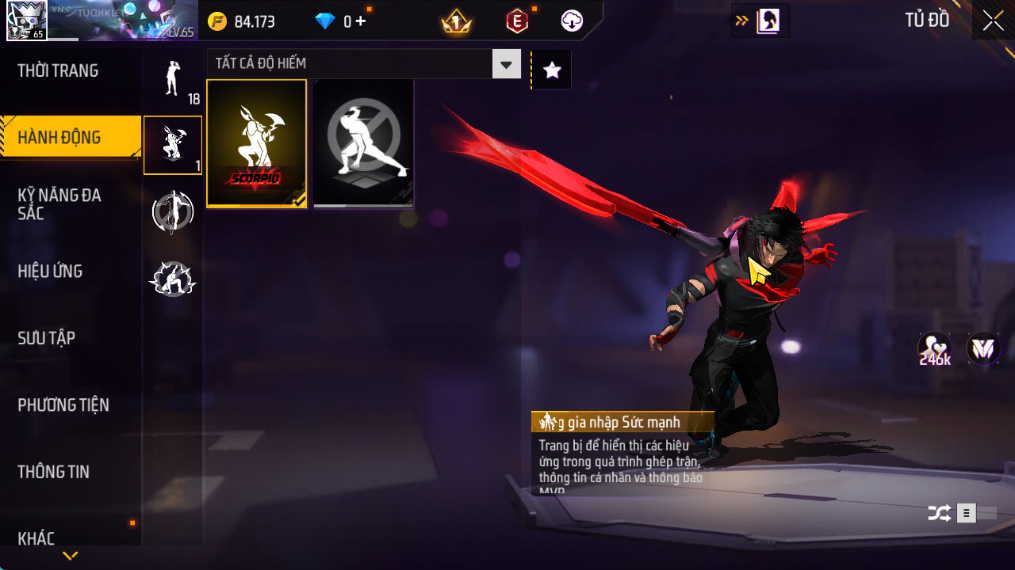
Task: Open the Khác category
Action: [36, 539]
